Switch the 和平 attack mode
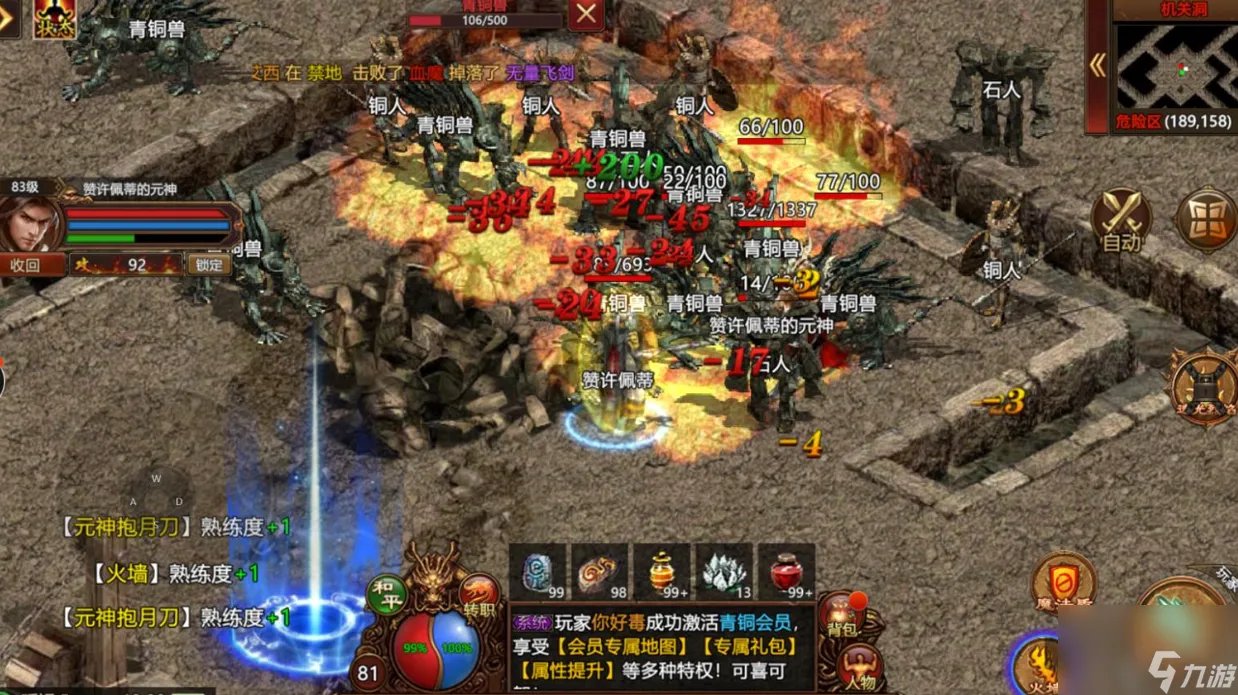This screenshot has width=1238, height=695. point(384,589)
